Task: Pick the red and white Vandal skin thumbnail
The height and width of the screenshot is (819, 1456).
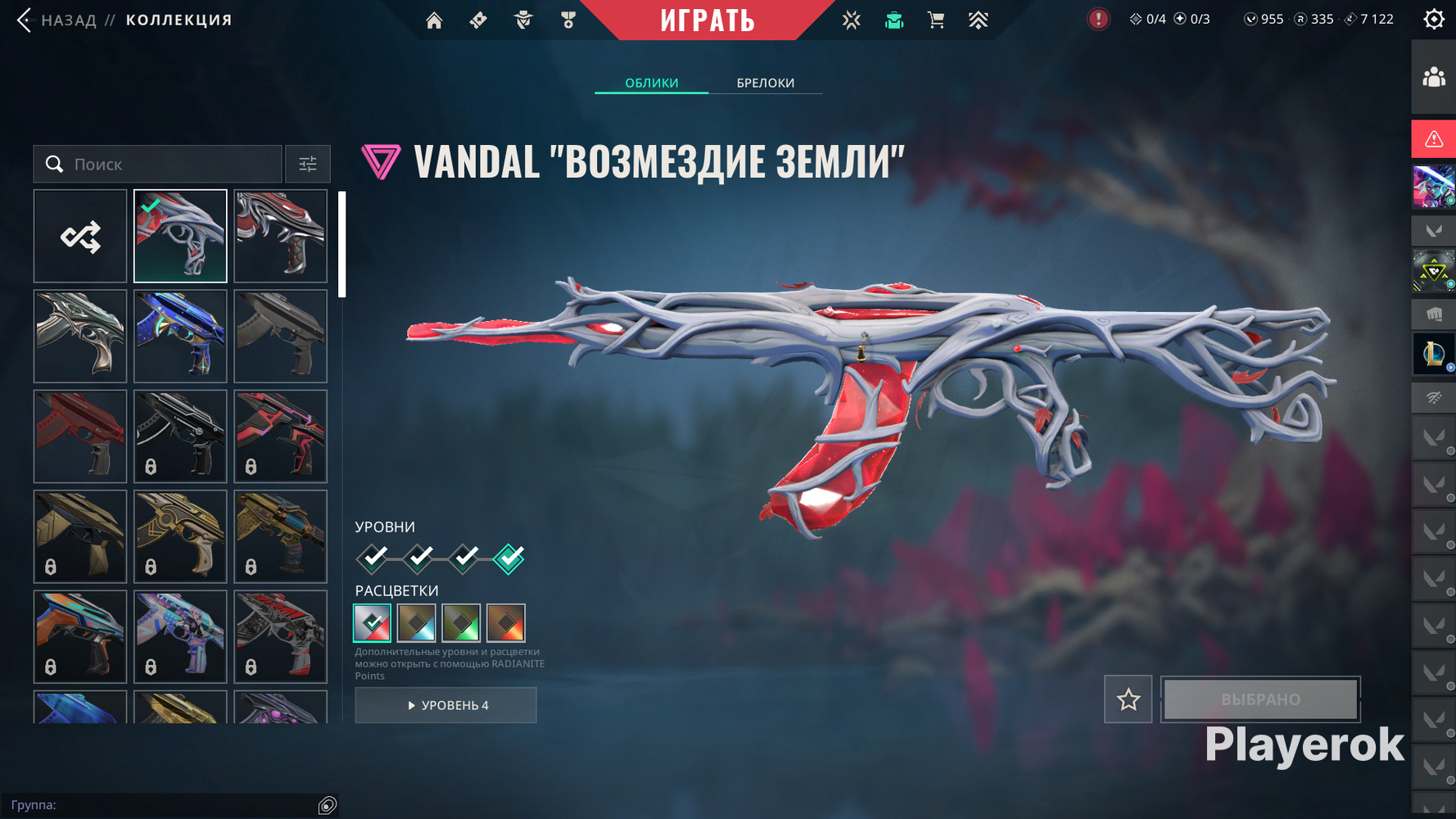Action: 280,237
